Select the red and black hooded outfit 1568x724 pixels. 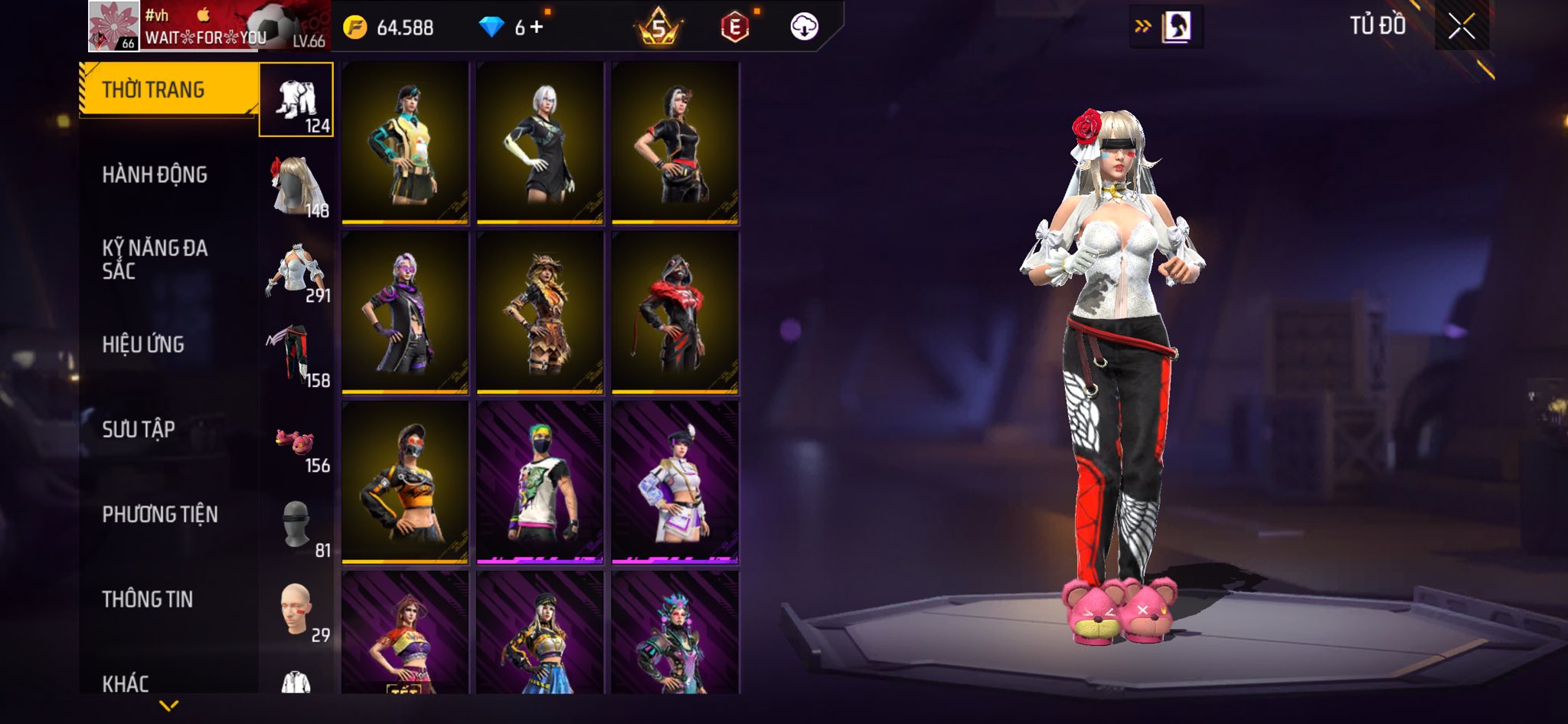(675, 313)
